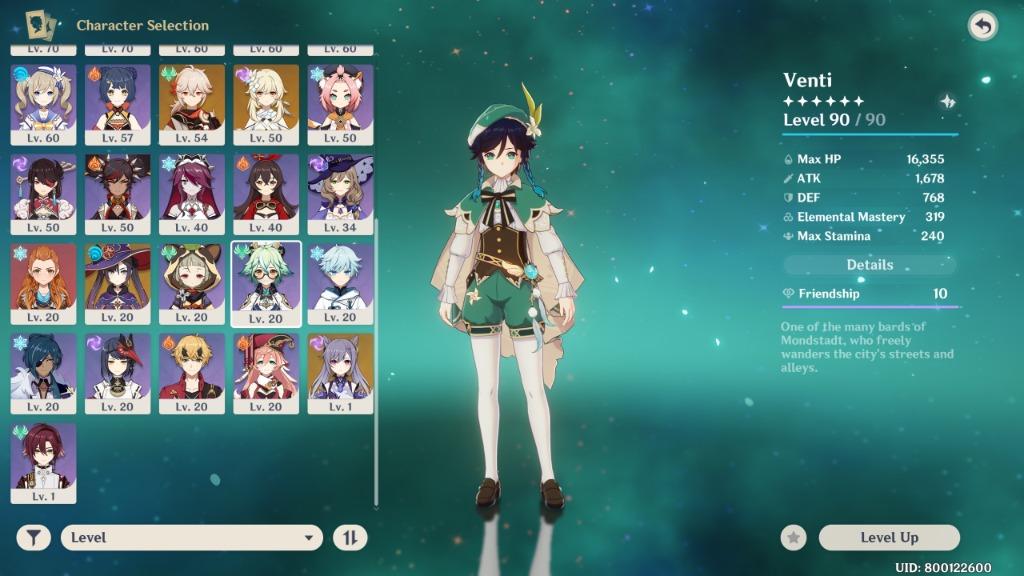Pick the pink-haired Diona tile
The height and width of the screenshot is (576, 1024).
(x=340, y=104)
